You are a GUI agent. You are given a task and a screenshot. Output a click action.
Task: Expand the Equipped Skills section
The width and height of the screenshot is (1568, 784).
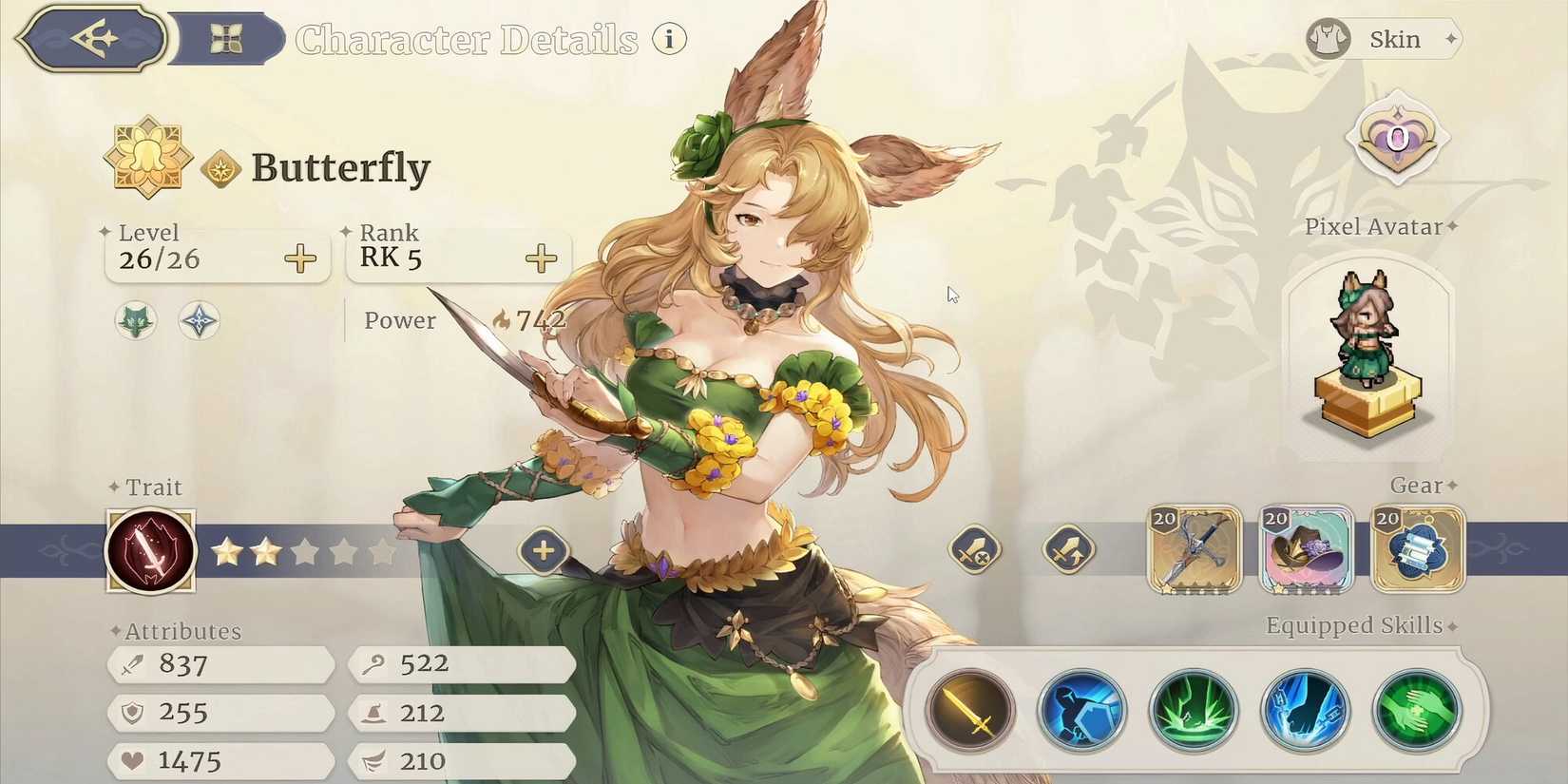(1452, 625)
